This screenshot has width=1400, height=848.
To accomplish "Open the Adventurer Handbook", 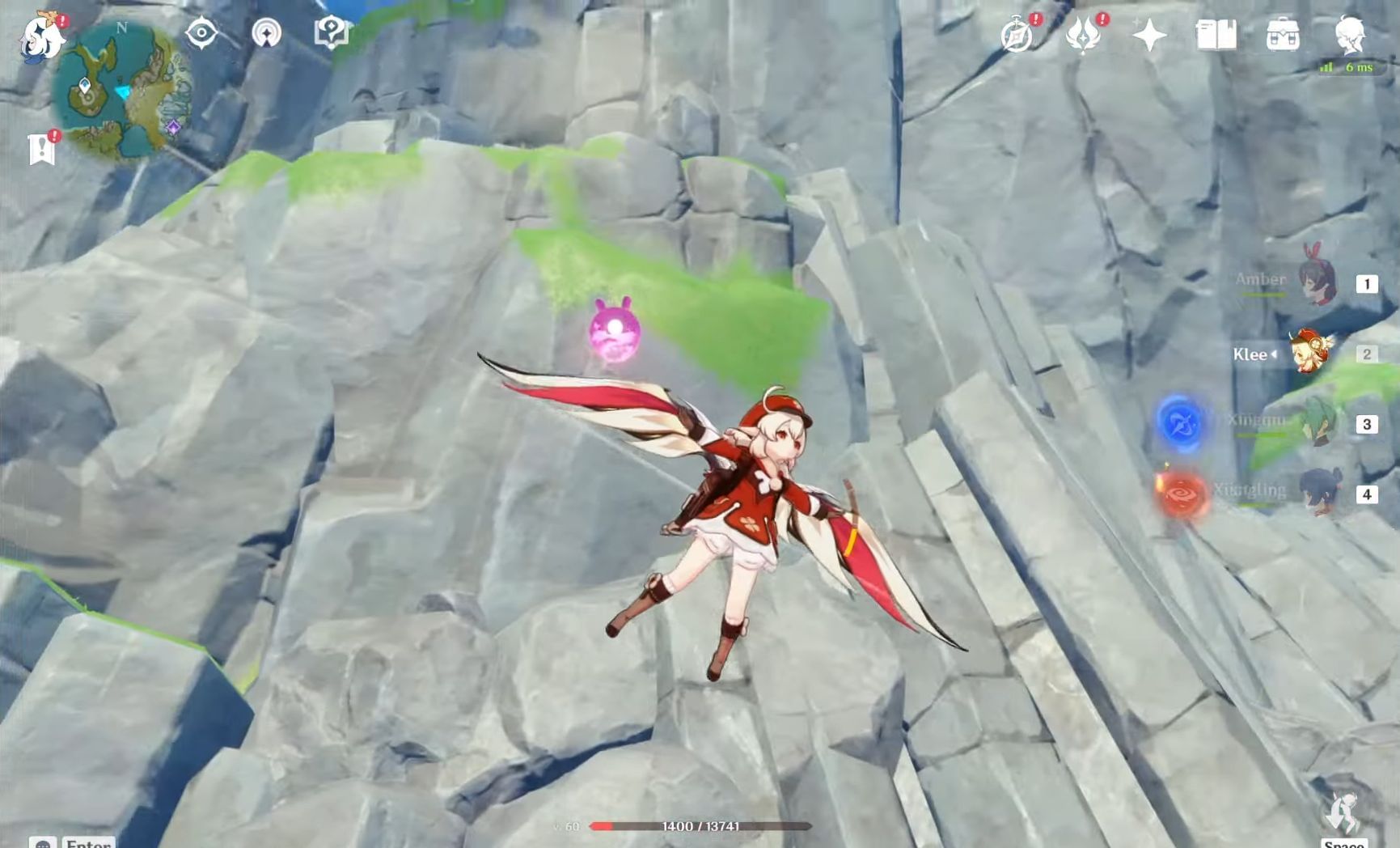I will coord(1218,34).
